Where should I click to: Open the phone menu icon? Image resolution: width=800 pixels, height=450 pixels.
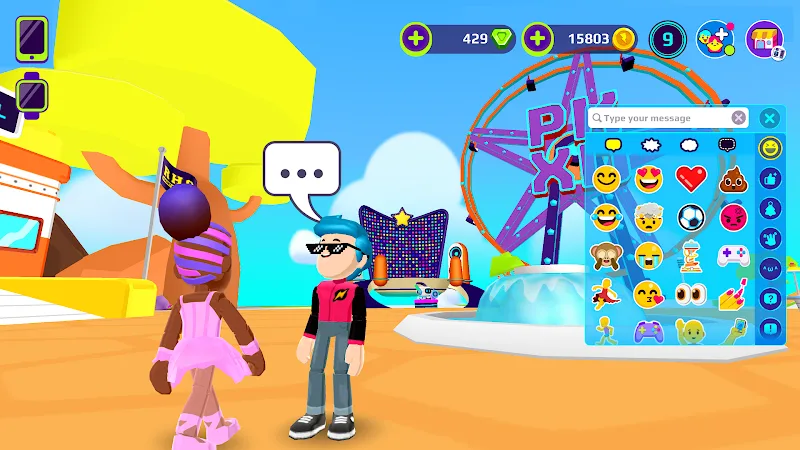(x=31, y=41)
